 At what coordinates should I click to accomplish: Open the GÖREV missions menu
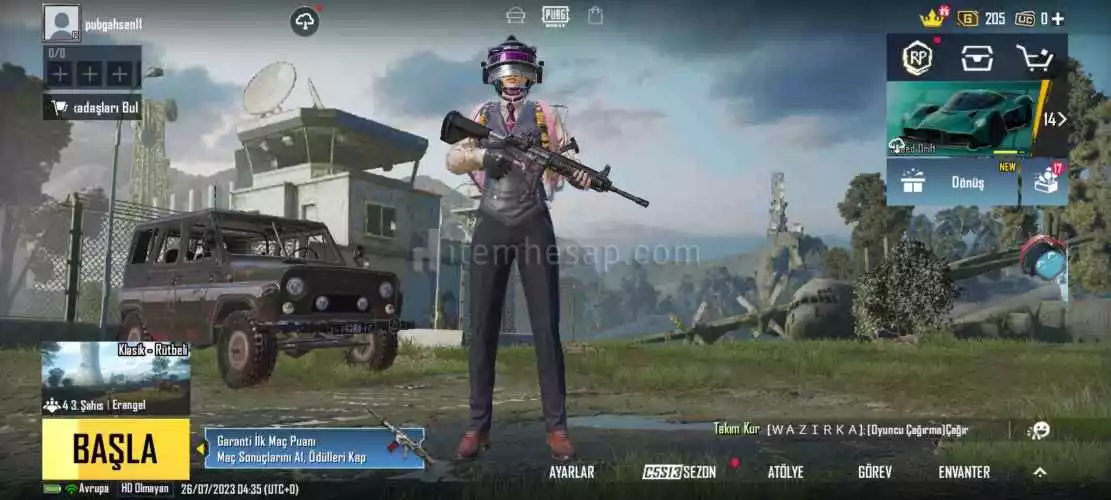click(x=875, y=472)
